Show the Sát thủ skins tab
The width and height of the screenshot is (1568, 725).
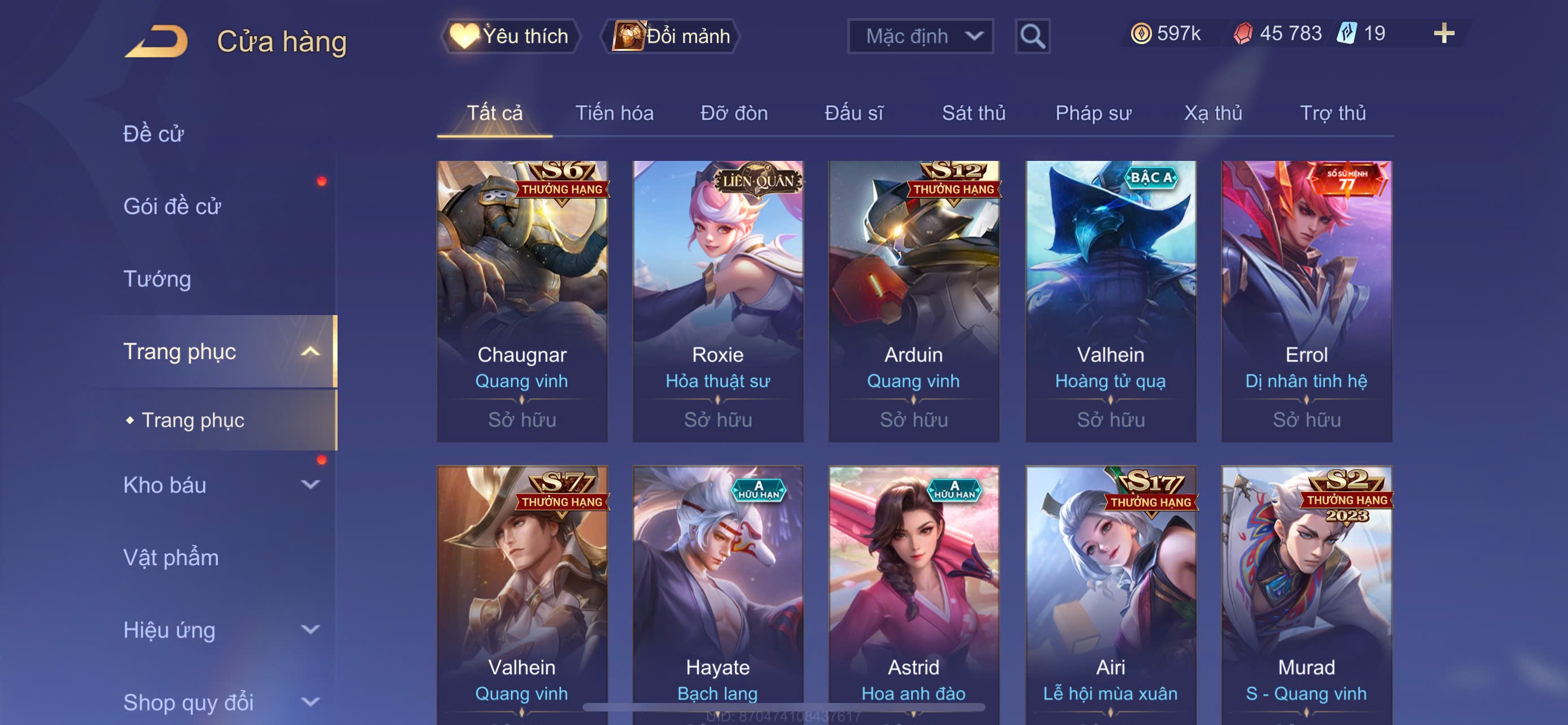pos(973,113)
